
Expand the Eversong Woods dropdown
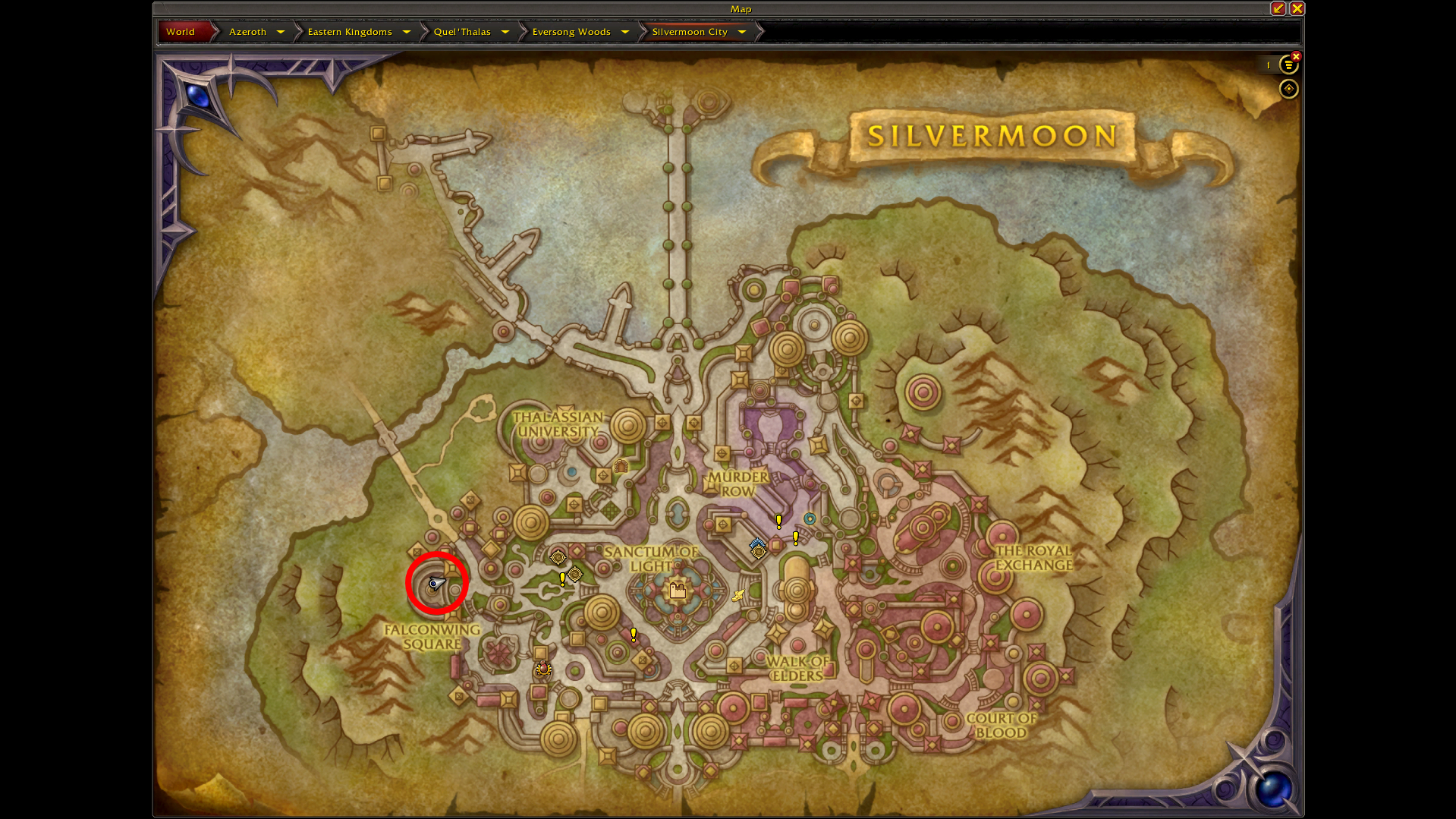624,31
